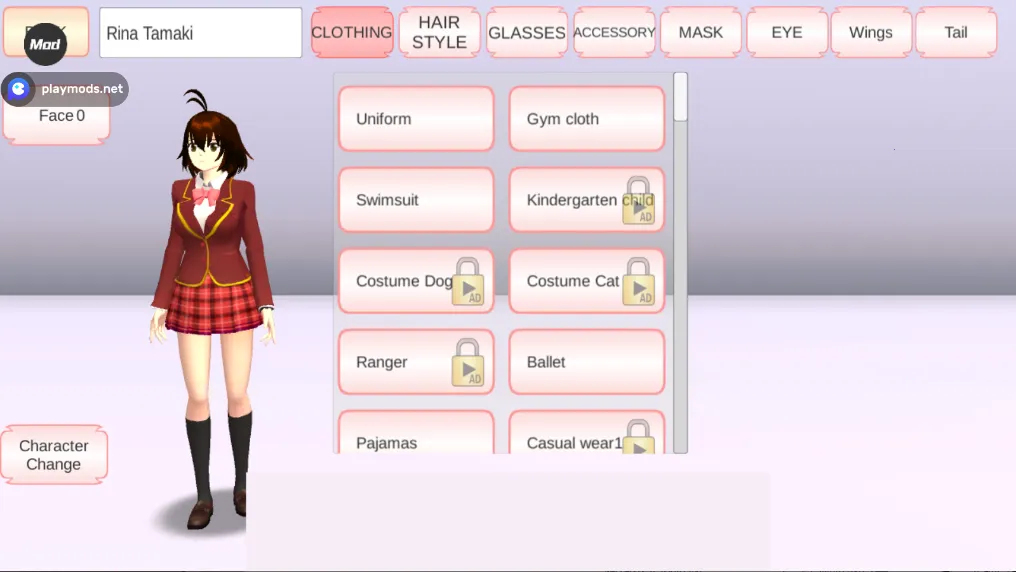Pick the Swimsuit outfit
This screenshot has height=572, width=1016.
coord(416,200)
